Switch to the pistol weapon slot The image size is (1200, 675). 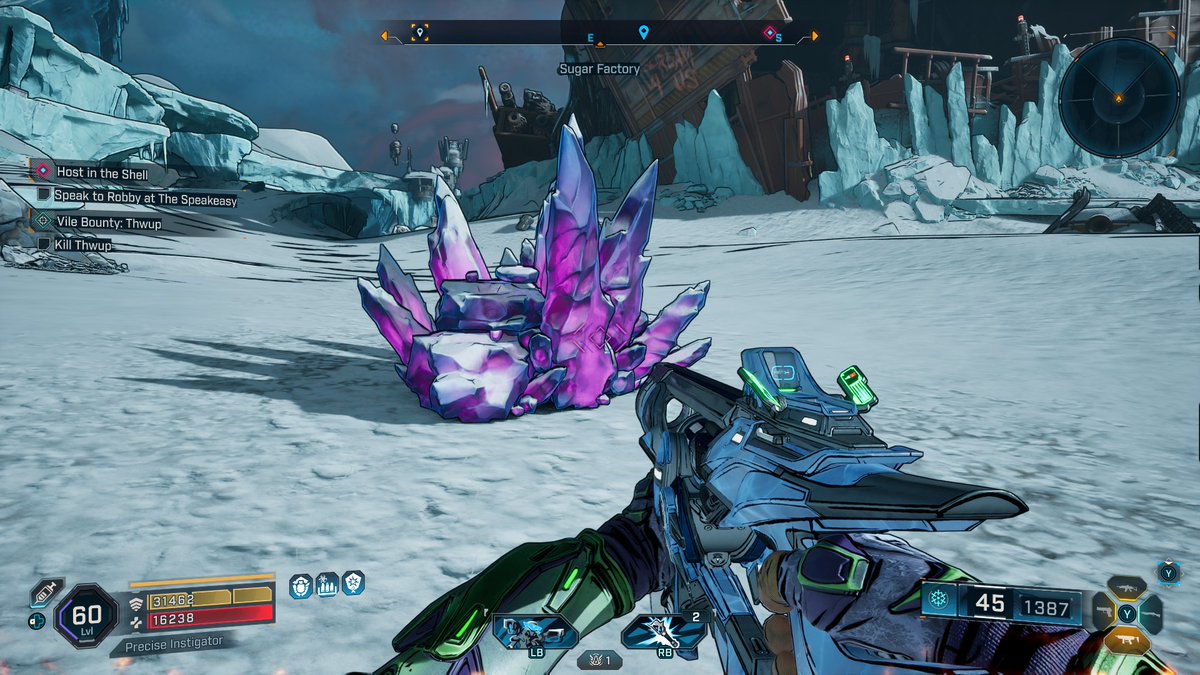pos(1104,612)
